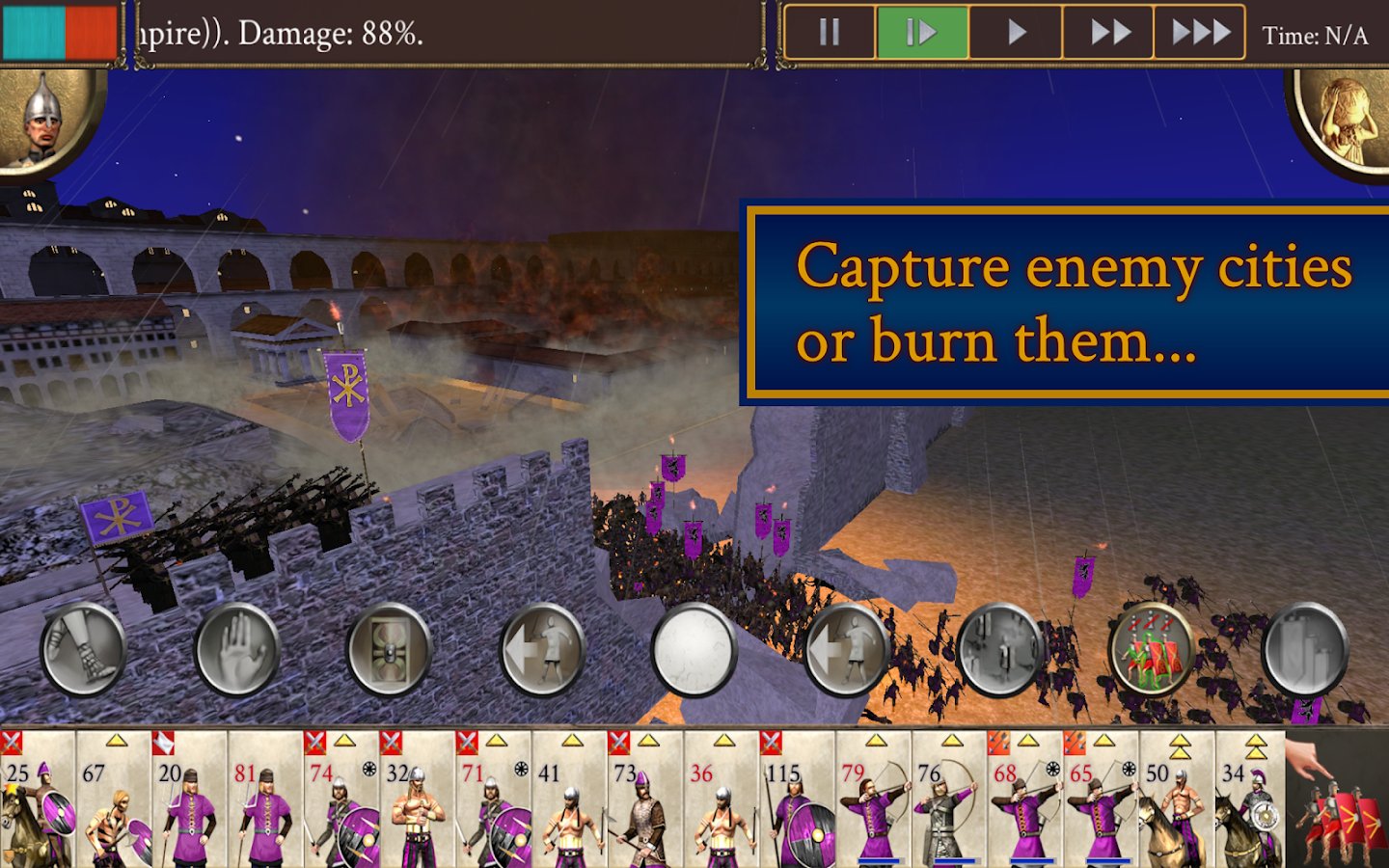Click the blank white round button

pyautogui.click(x=694, y=649)
